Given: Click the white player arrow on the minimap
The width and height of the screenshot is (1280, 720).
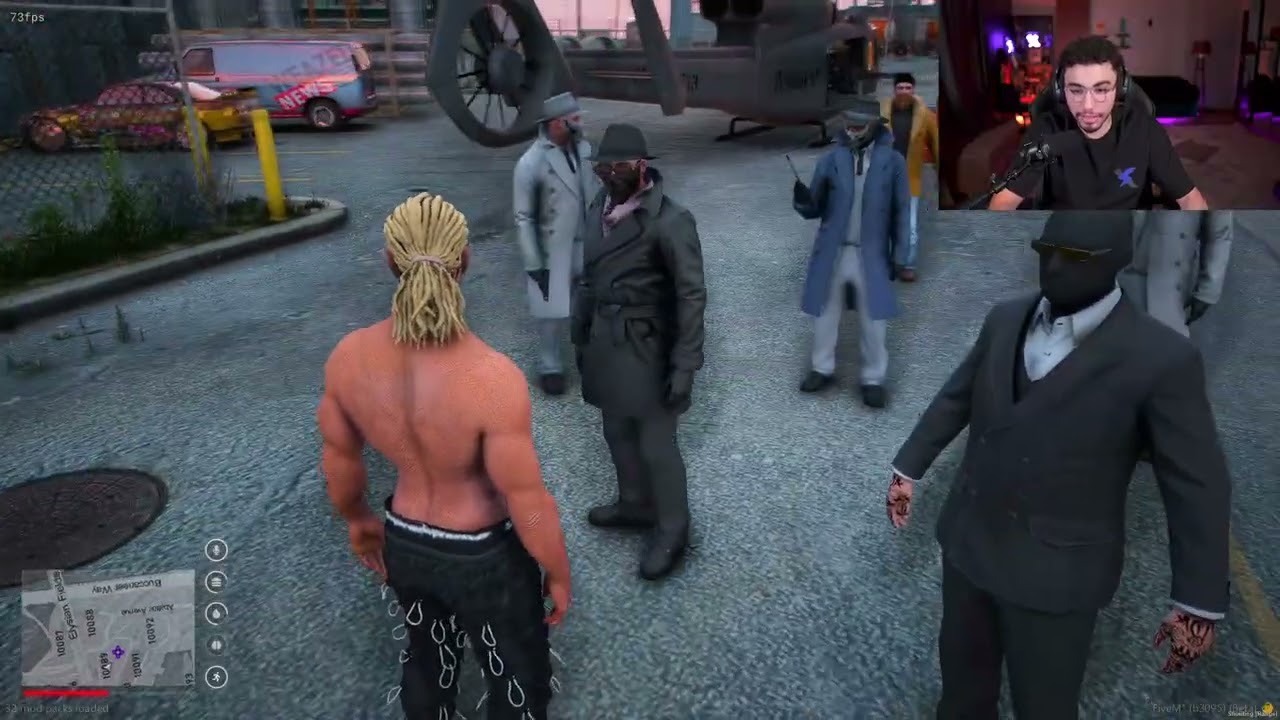Looking at the screenshot, I should [x=108, y=664].
